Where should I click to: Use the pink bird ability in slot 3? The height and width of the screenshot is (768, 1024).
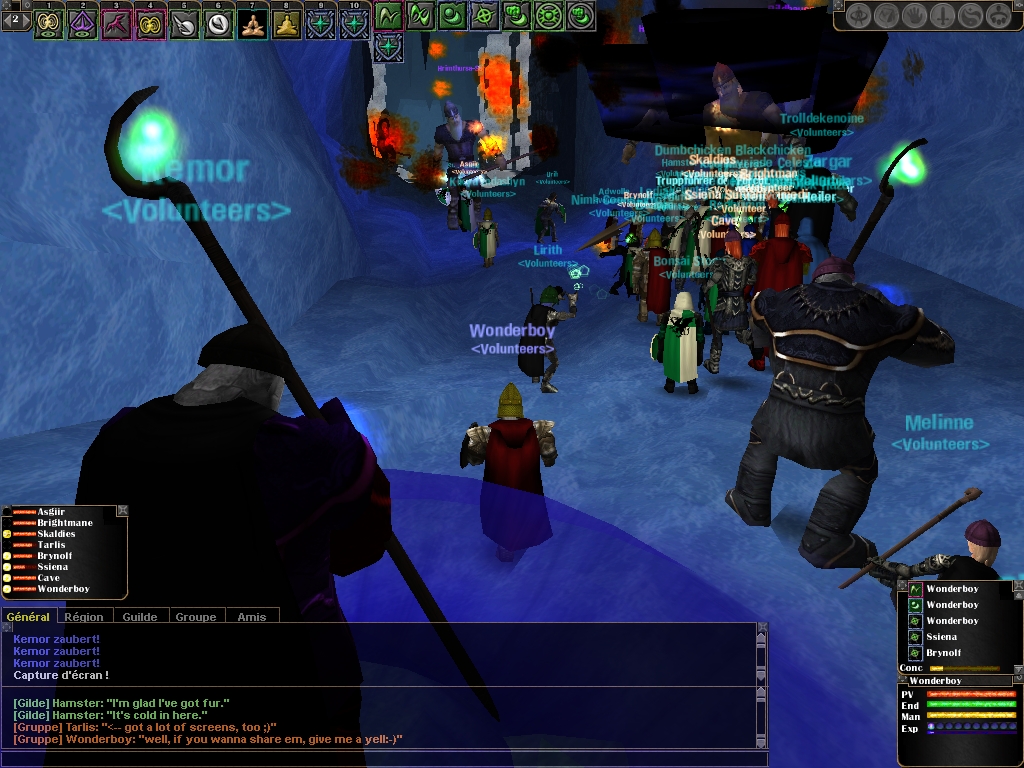(116, 21)
